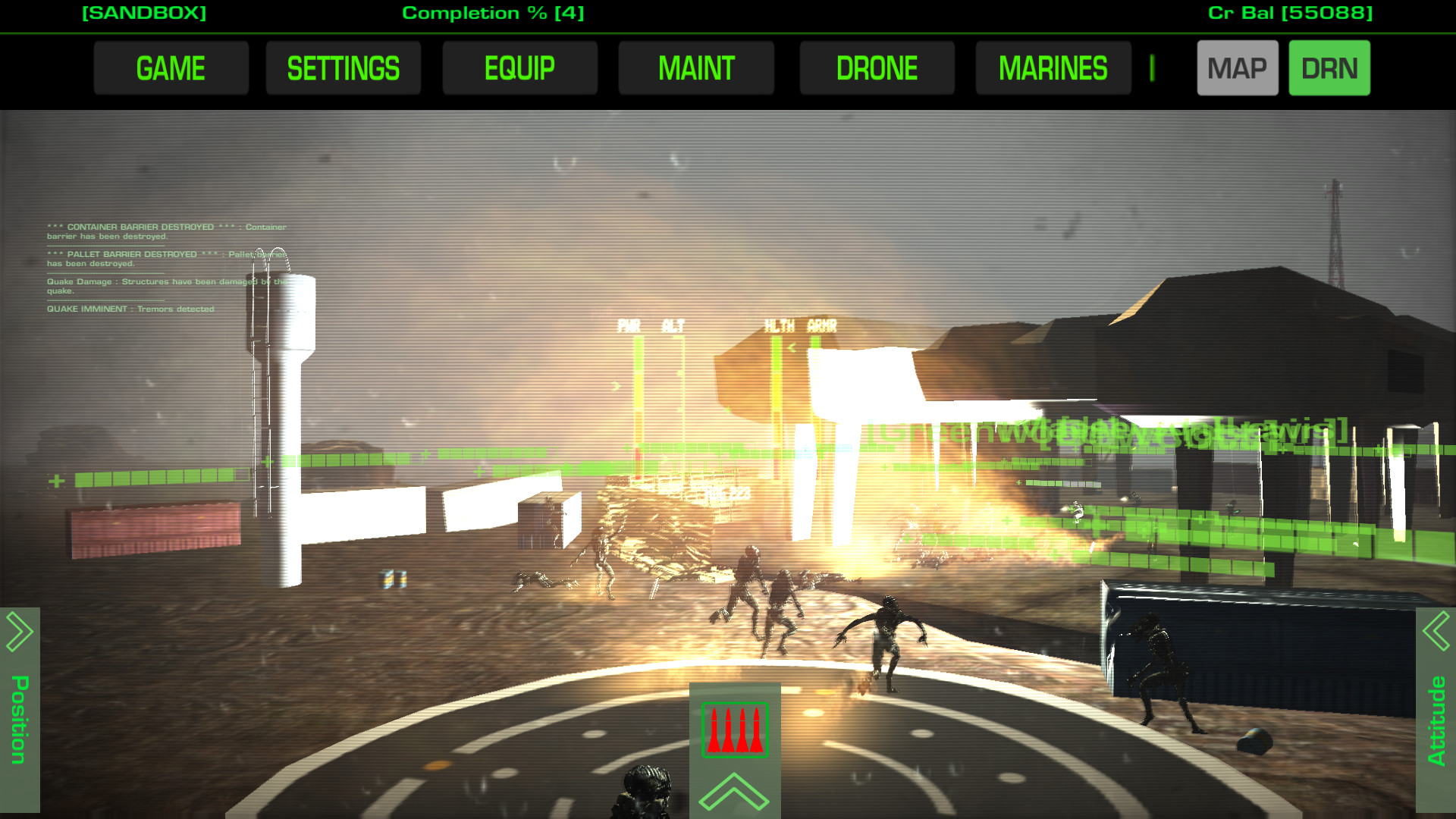The width and height of the screenshot is (1456, 819).
Task: Open the SETTINGS menu
Action: (343, 67)
